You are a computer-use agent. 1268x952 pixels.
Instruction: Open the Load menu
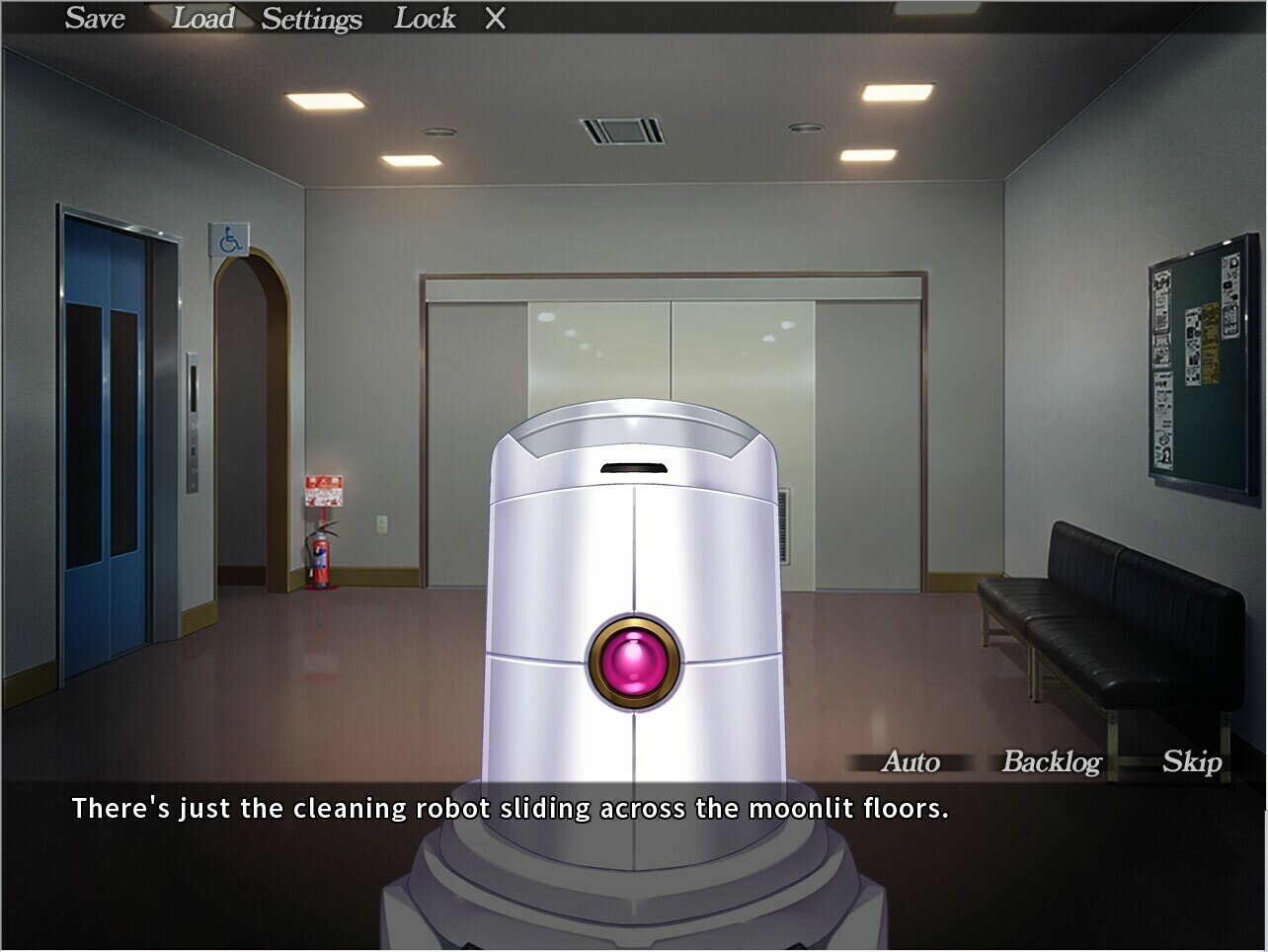tap(202, 18)
